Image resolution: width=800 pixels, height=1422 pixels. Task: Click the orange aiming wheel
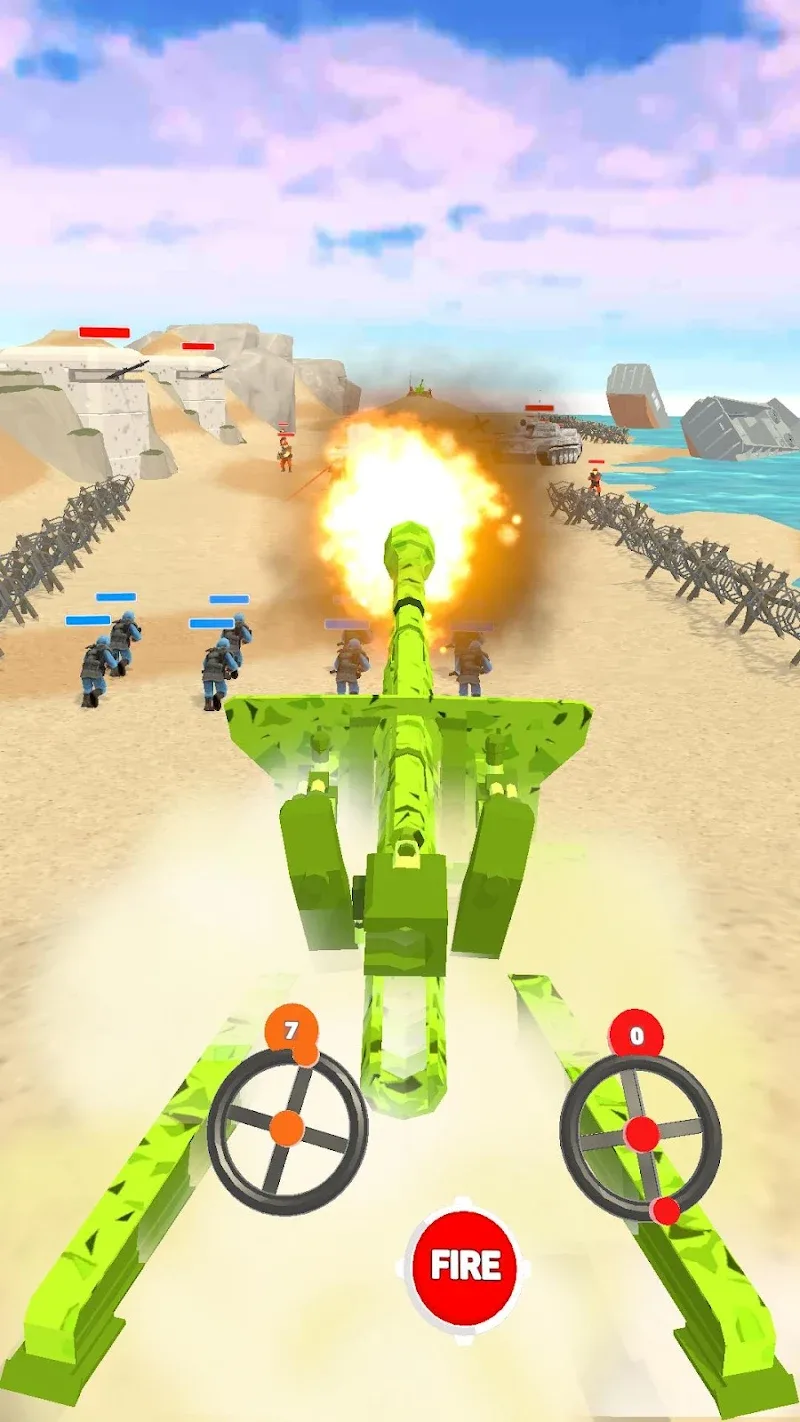click(288, 1128)
